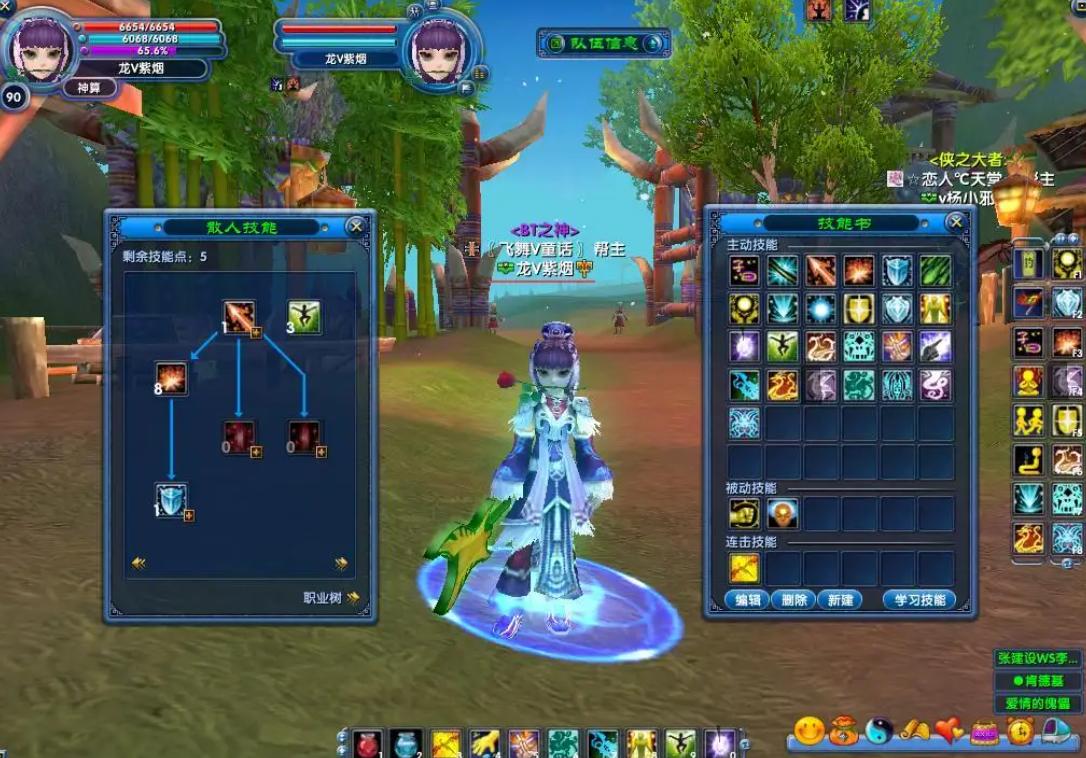The width and height of the screenshot is (1086, 758).
Task: Click the 学习技能 learn skill button
Action: click(x=919, y=600)
